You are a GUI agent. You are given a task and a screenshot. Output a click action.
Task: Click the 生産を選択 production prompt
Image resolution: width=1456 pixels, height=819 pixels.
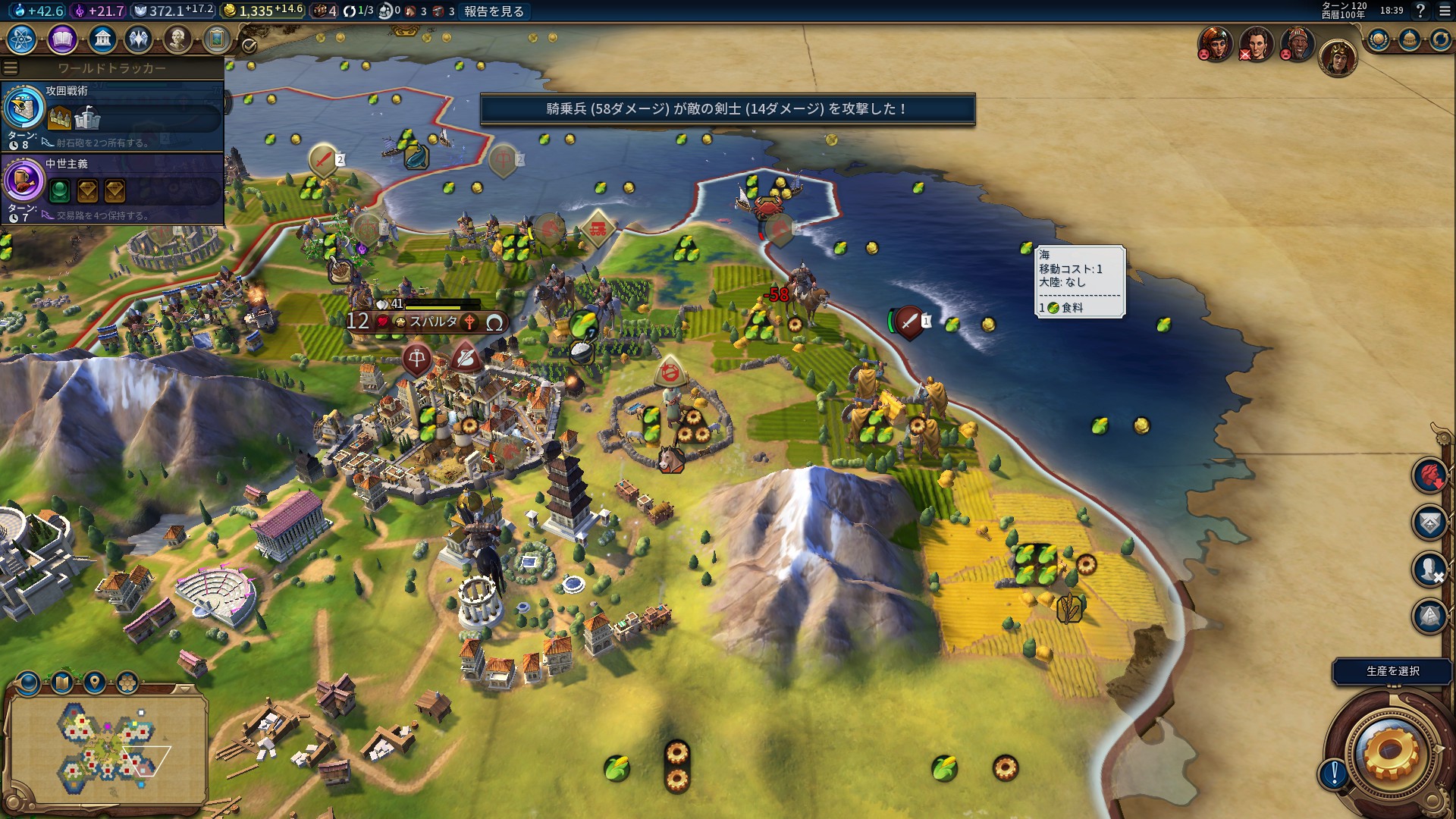[1392, 671]
